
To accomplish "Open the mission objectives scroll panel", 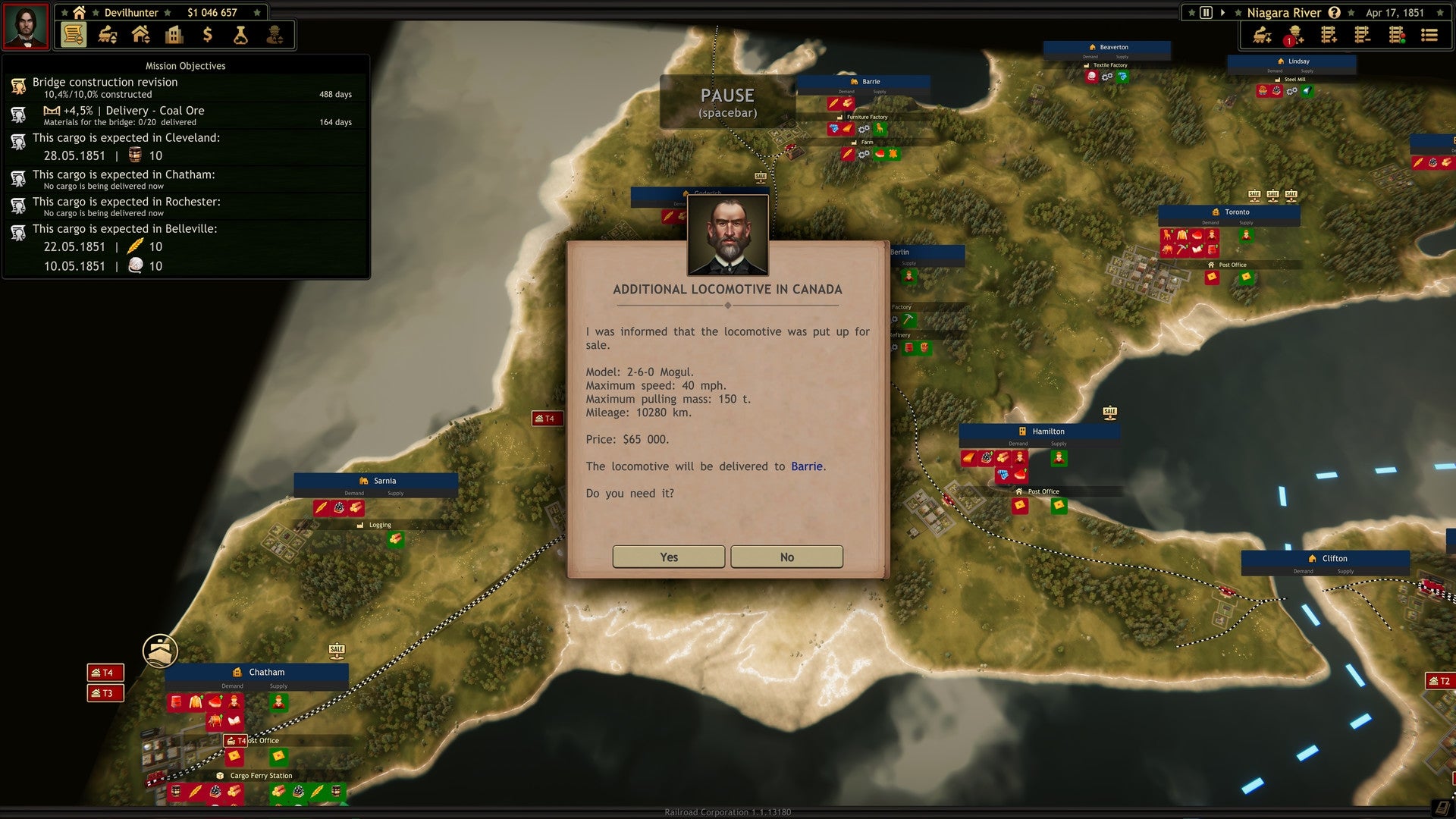I will coord(73,34).
